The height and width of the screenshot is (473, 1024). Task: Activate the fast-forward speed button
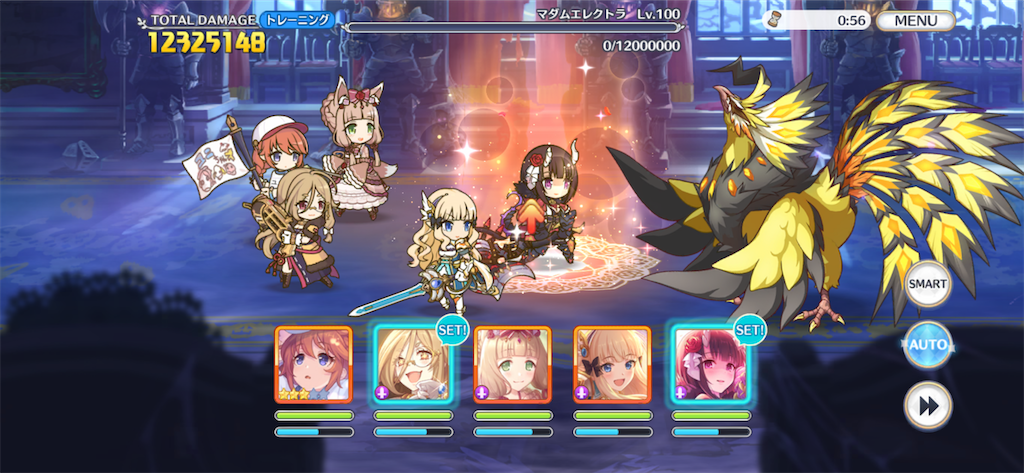[927, 406]
